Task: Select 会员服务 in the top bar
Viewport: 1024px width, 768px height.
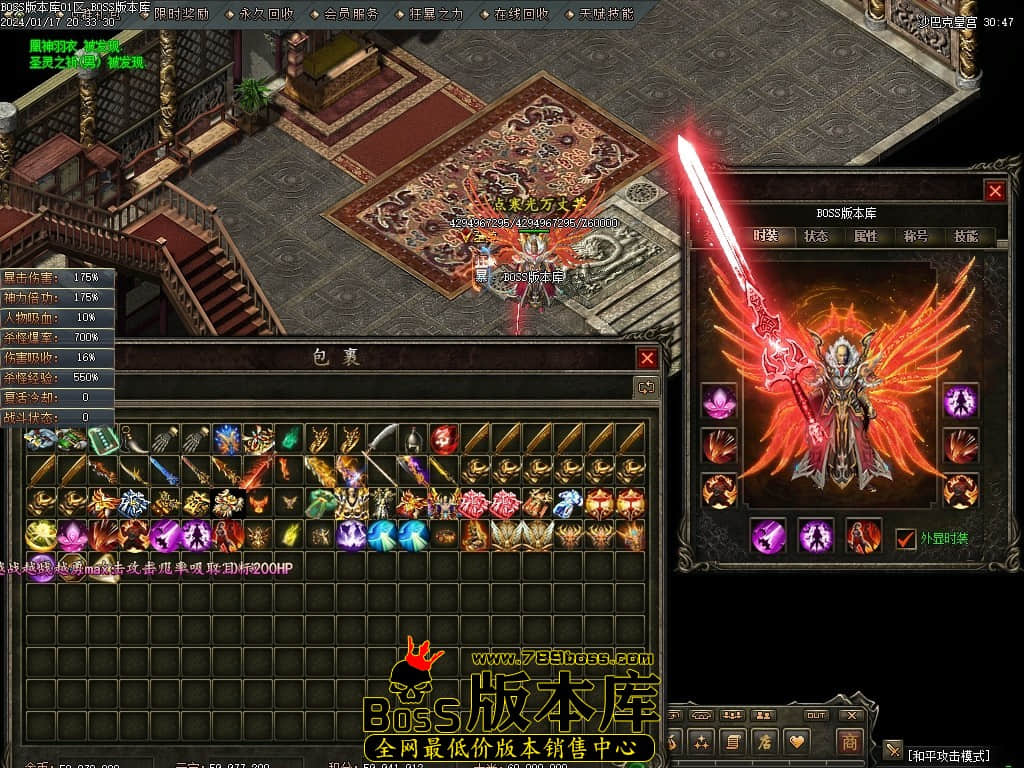Action: coord(351,14)
